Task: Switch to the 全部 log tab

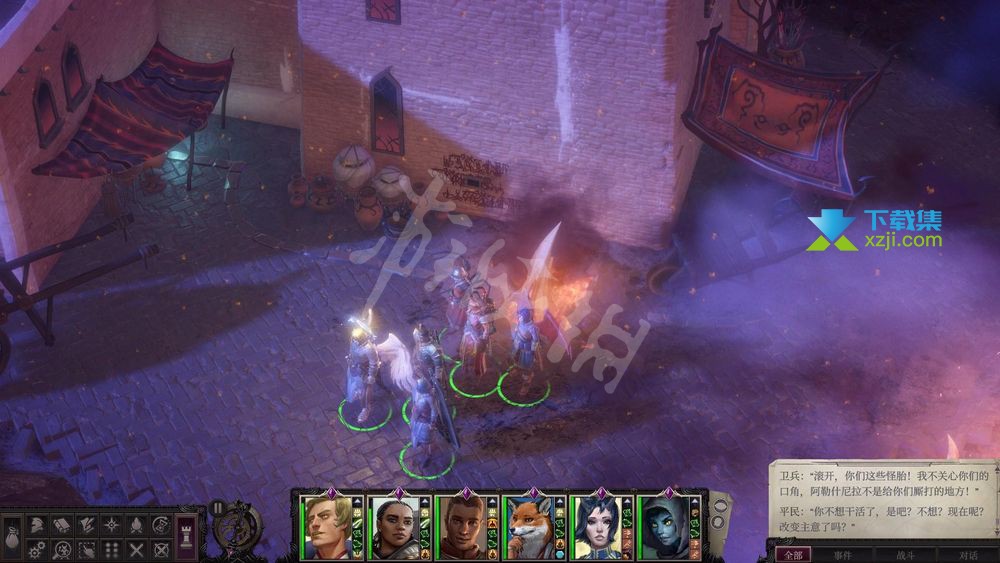Action: pos(793,555)
